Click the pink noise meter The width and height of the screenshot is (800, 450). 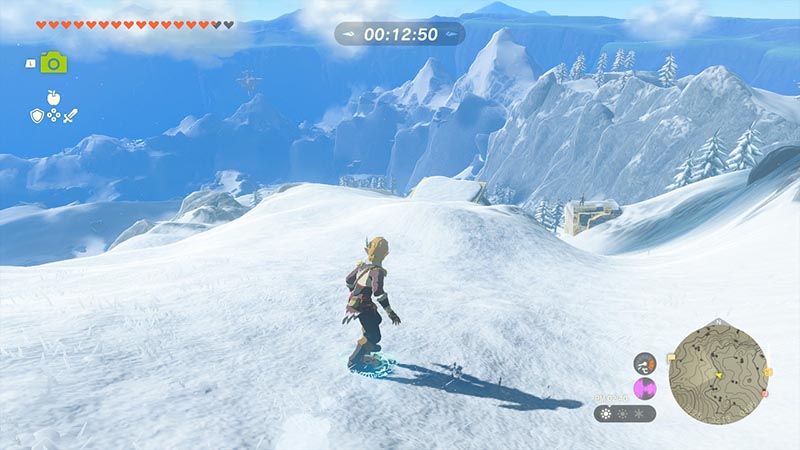645,388
